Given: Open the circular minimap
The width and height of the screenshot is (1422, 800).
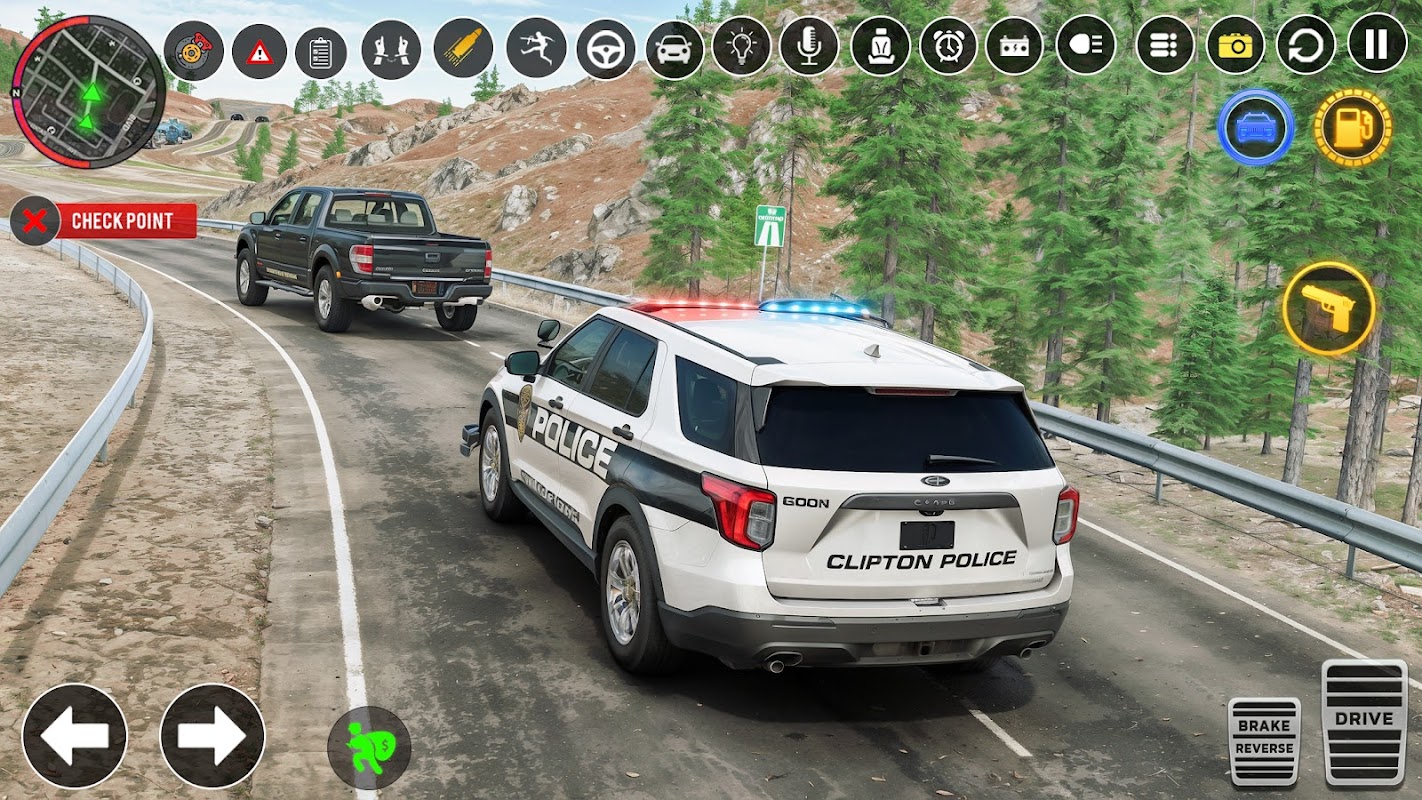Looking at the screenshot, I should point(88,91).
